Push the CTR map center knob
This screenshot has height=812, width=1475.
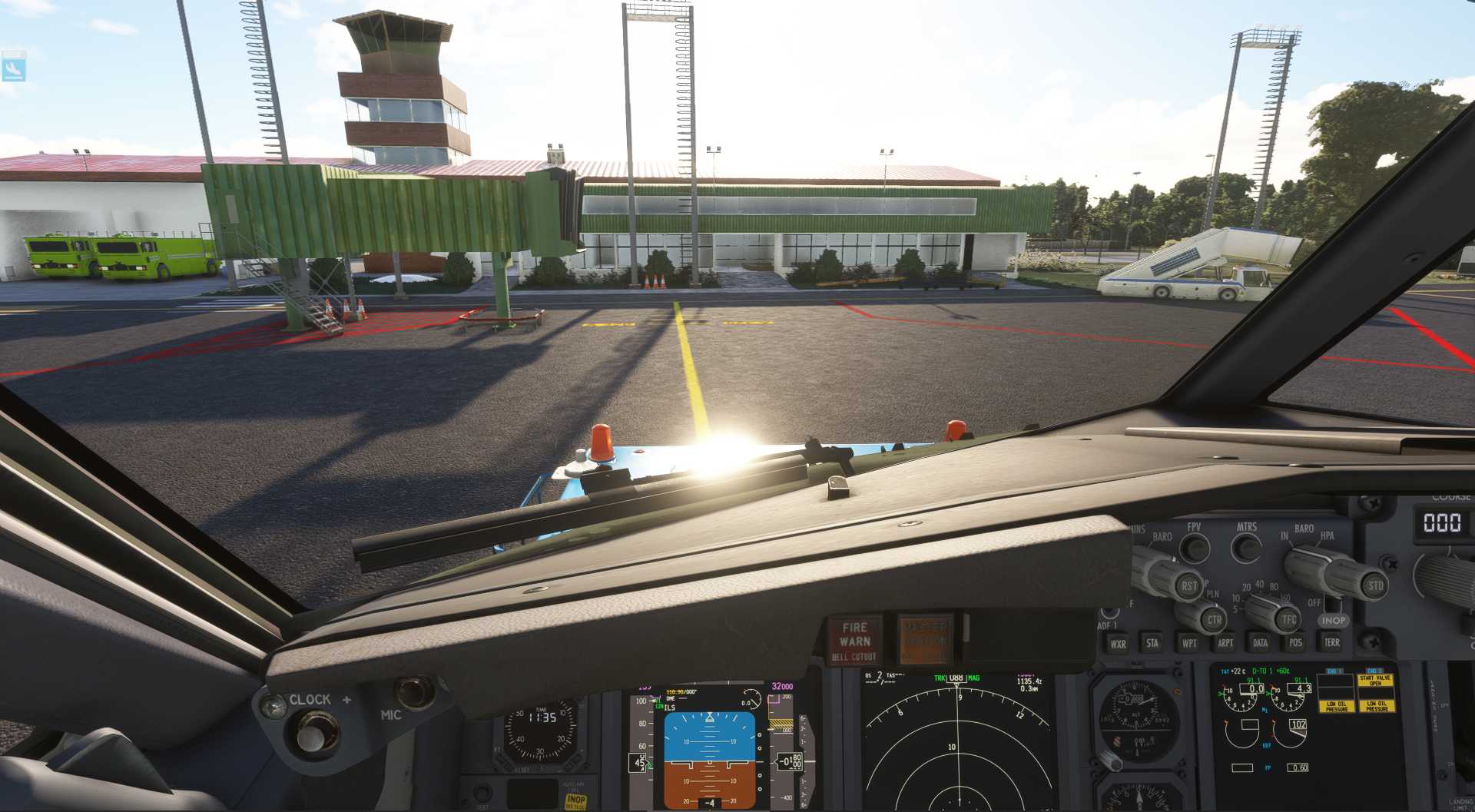click(x=1213, y=619)
